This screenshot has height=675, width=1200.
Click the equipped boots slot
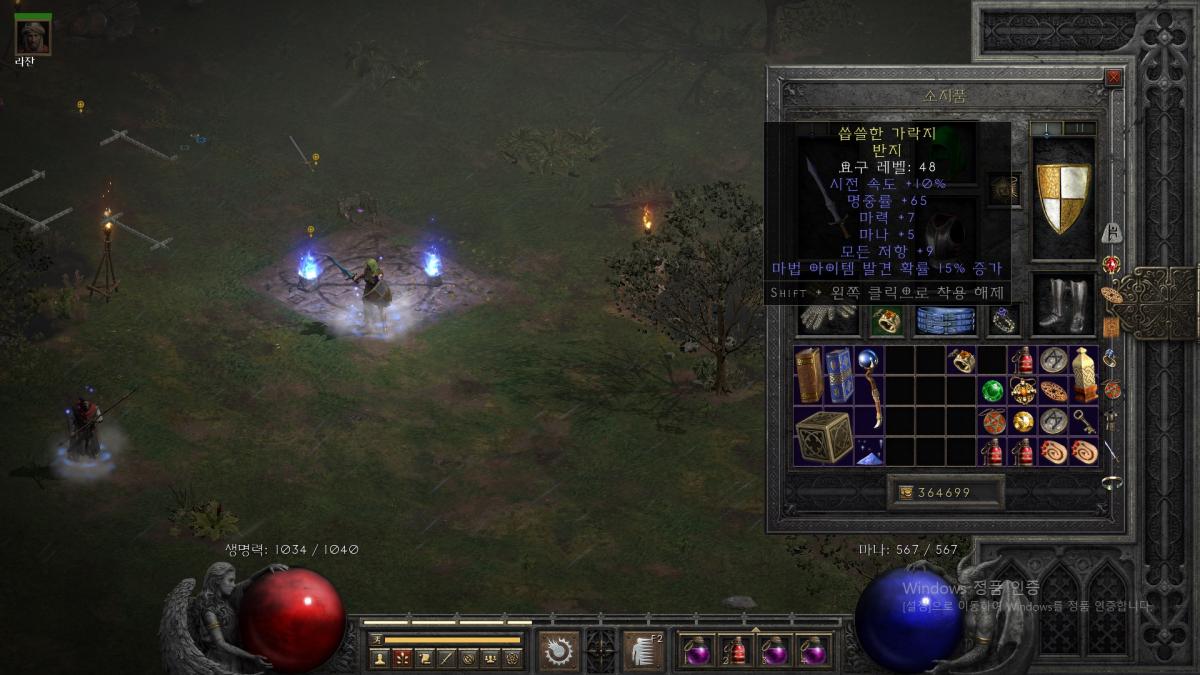tap(1063, 305)
